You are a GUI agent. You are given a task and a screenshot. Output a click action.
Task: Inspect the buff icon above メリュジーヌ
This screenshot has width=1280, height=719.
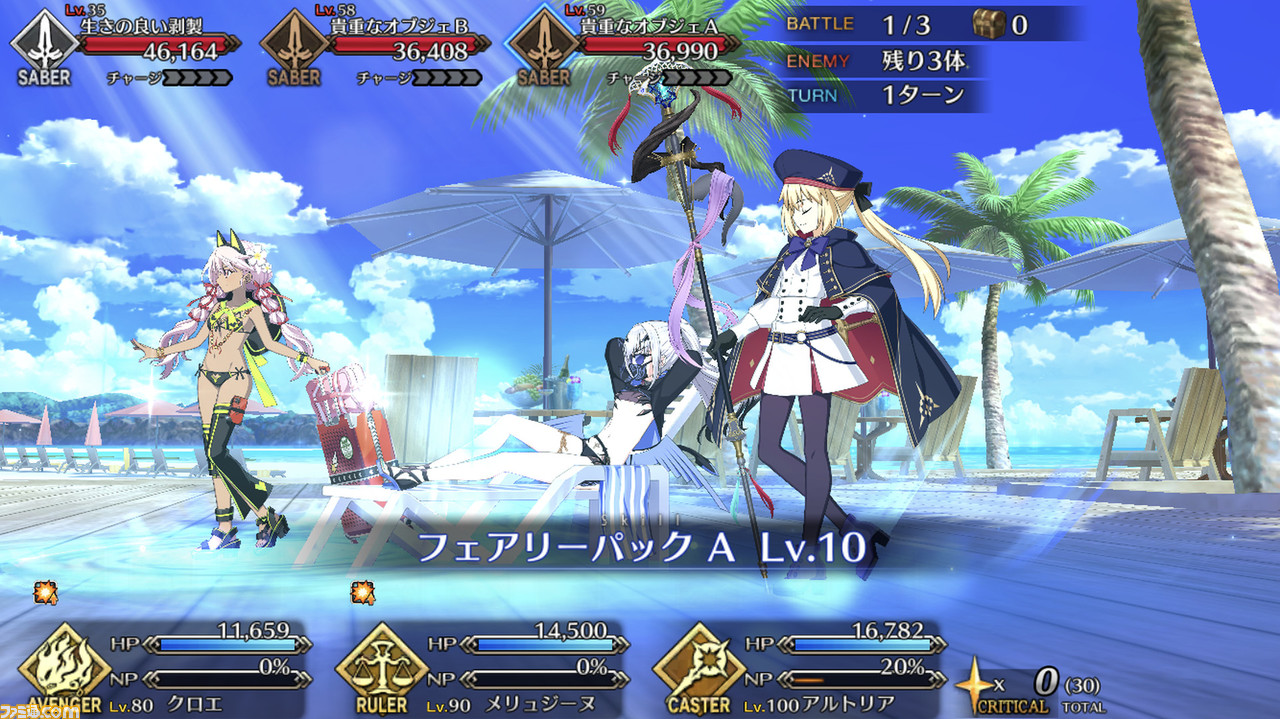363,592
